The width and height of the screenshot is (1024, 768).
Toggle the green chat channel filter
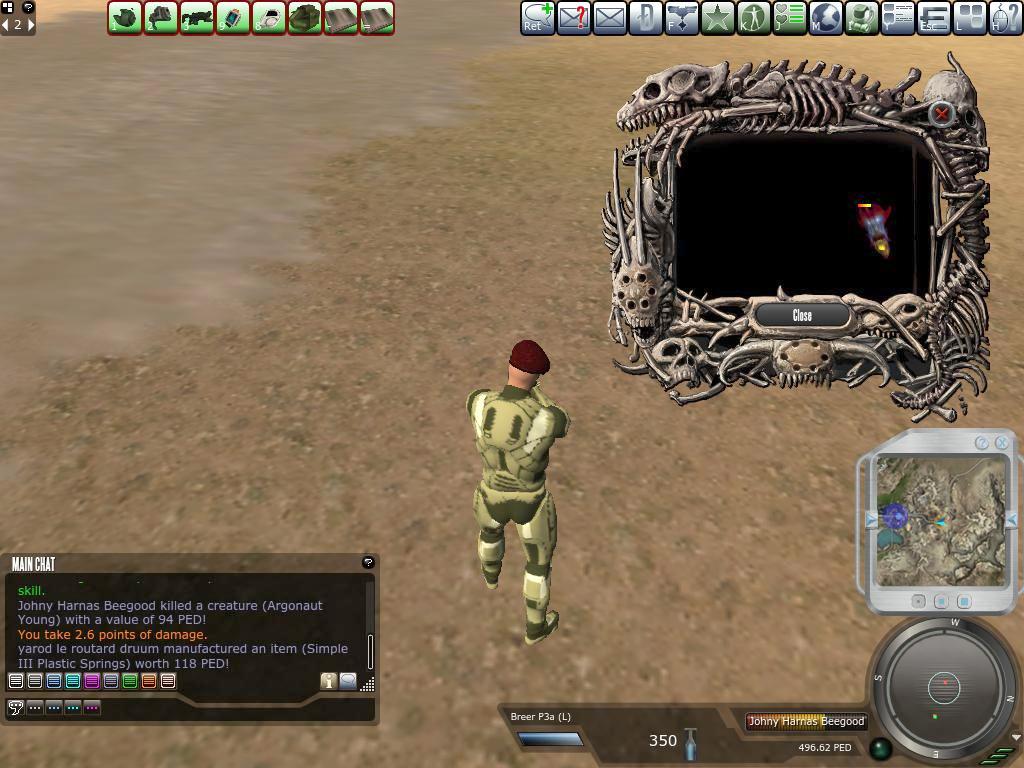[130, 681]
